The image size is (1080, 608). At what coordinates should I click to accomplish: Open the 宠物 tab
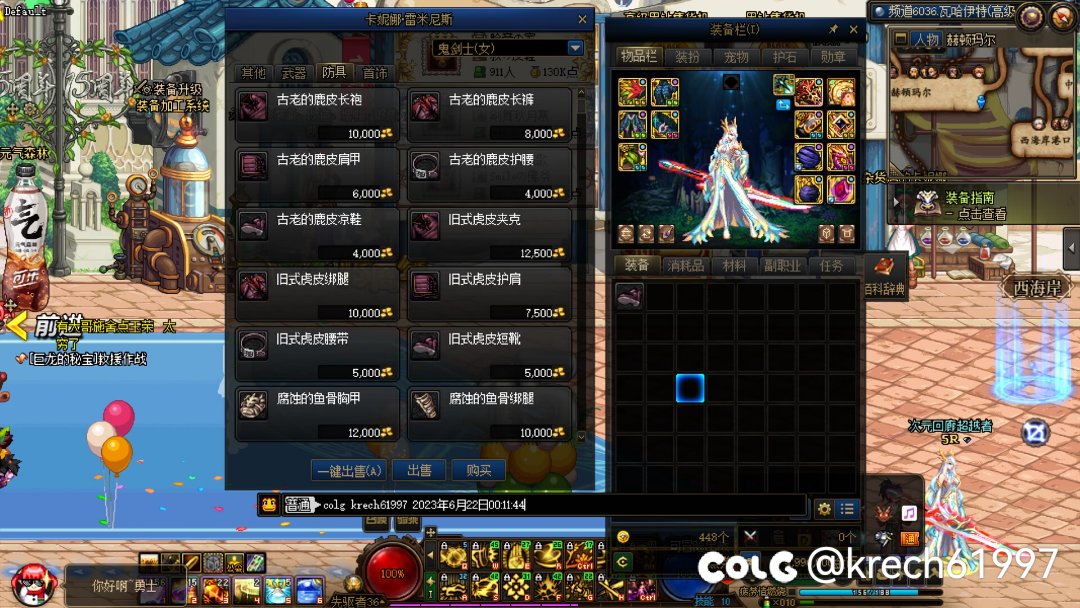pos(736,58)
